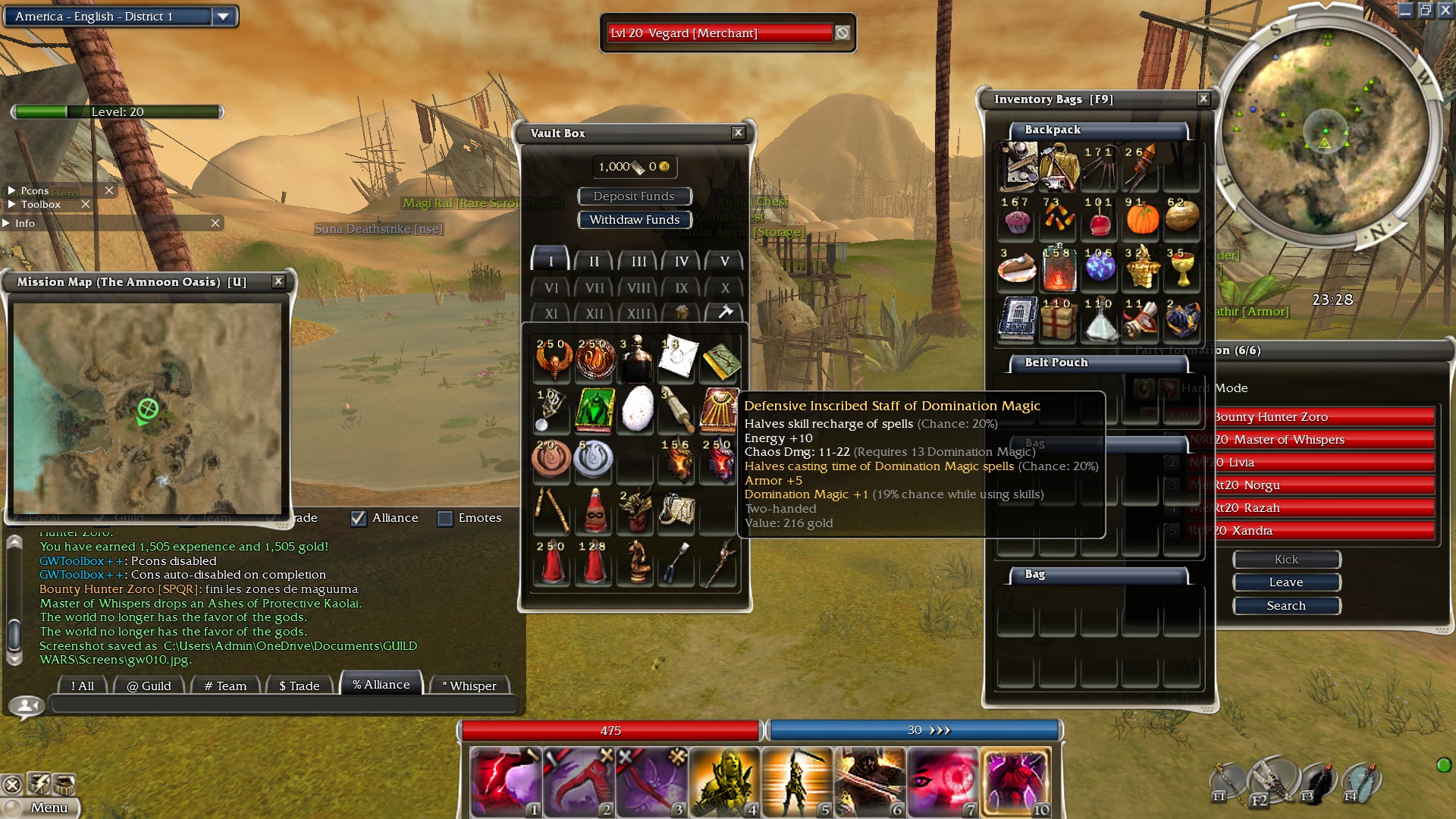Click the Leave party button
Screen dimensions: 1456x819
[1286, 582]
